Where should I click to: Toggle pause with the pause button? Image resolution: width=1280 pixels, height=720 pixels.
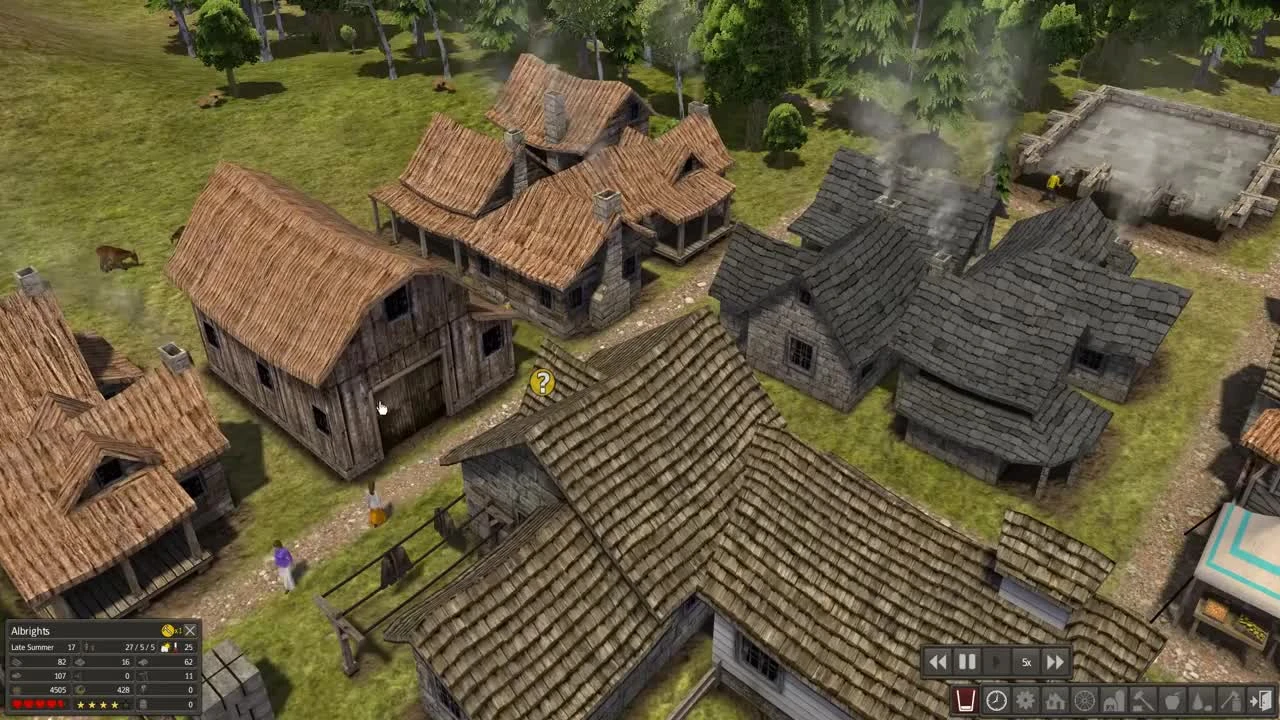(x=966, y=661)
